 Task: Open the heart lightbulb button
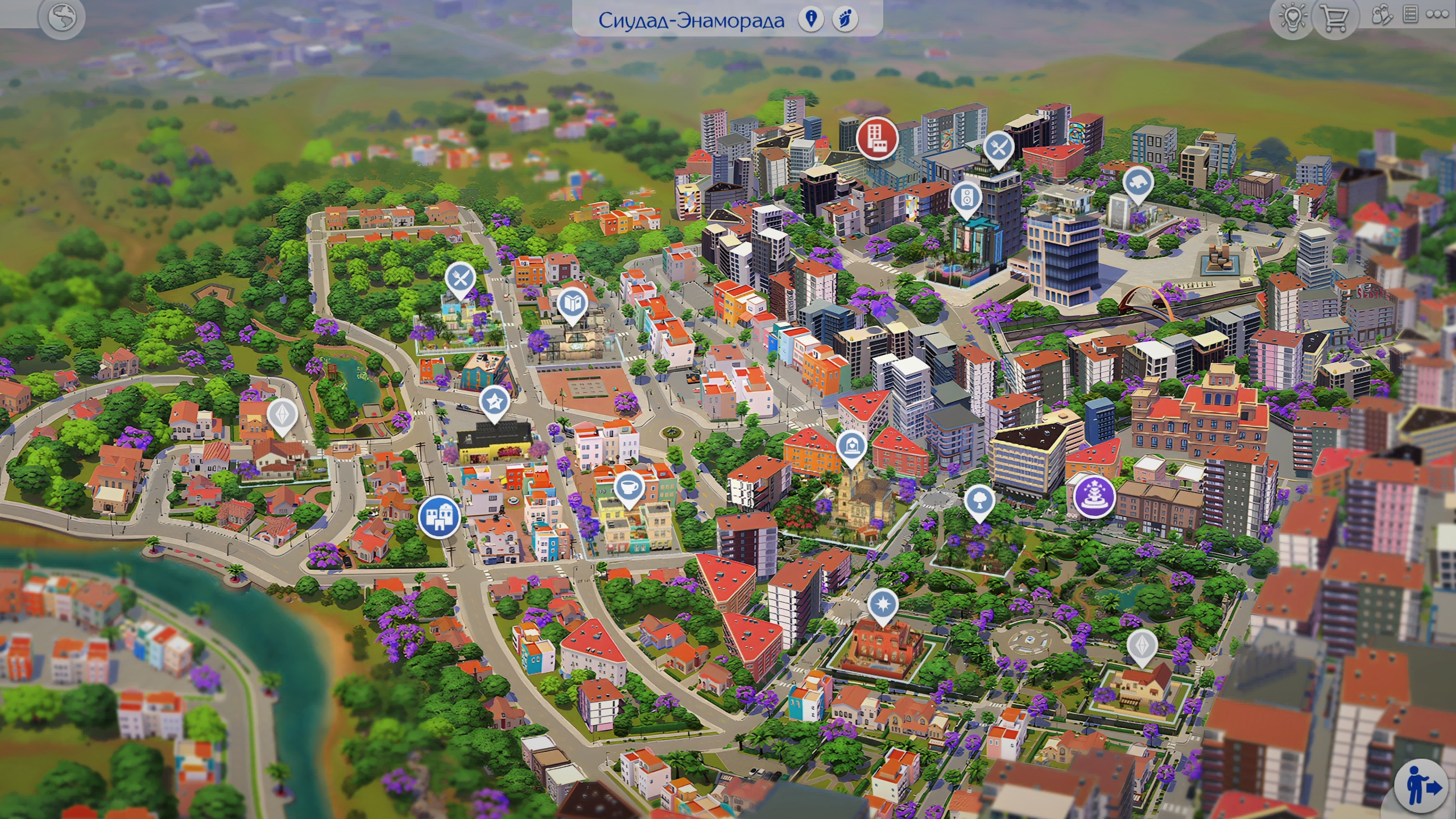pos(1292,18)
